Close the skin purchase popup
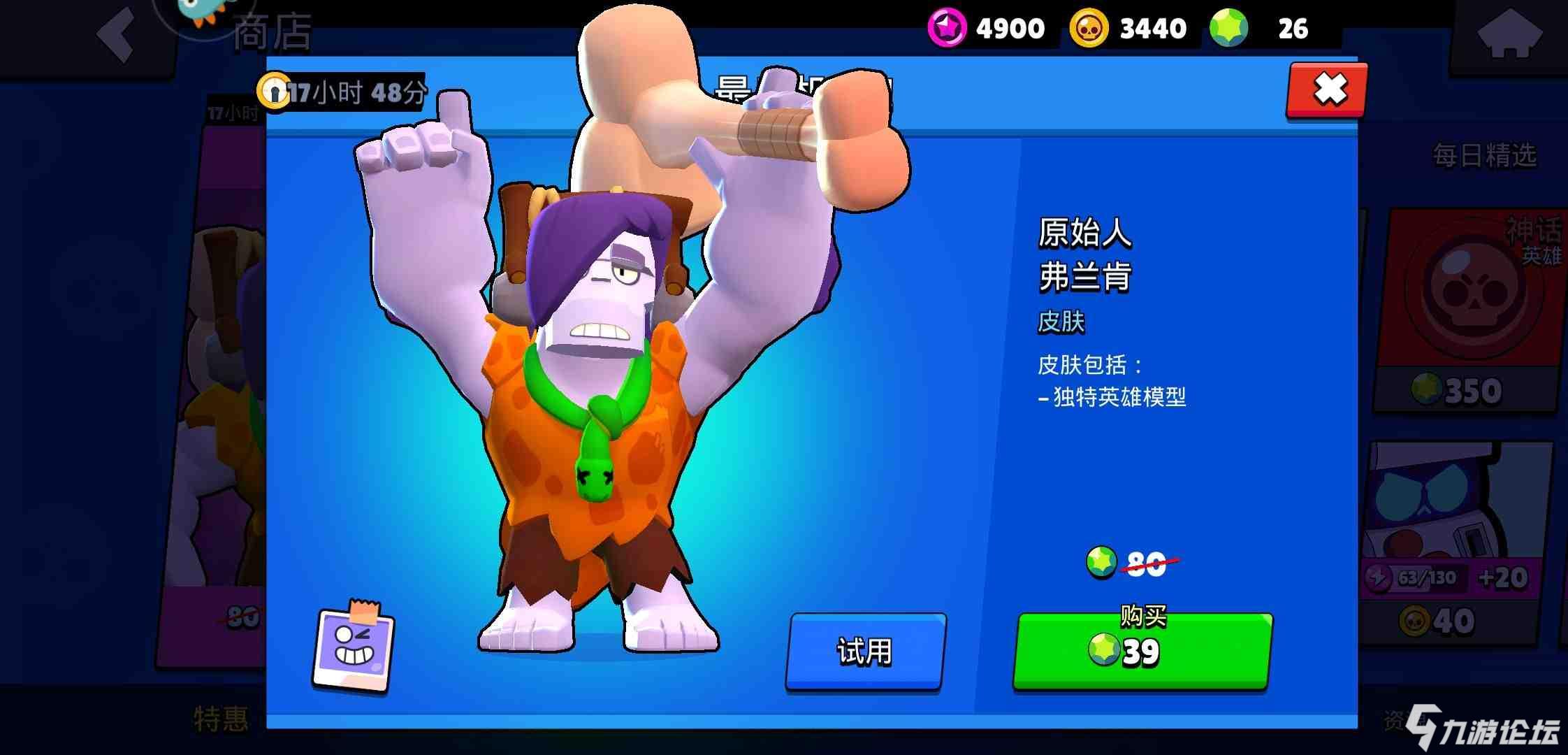1568x755 pixels. click(1326, 89)
